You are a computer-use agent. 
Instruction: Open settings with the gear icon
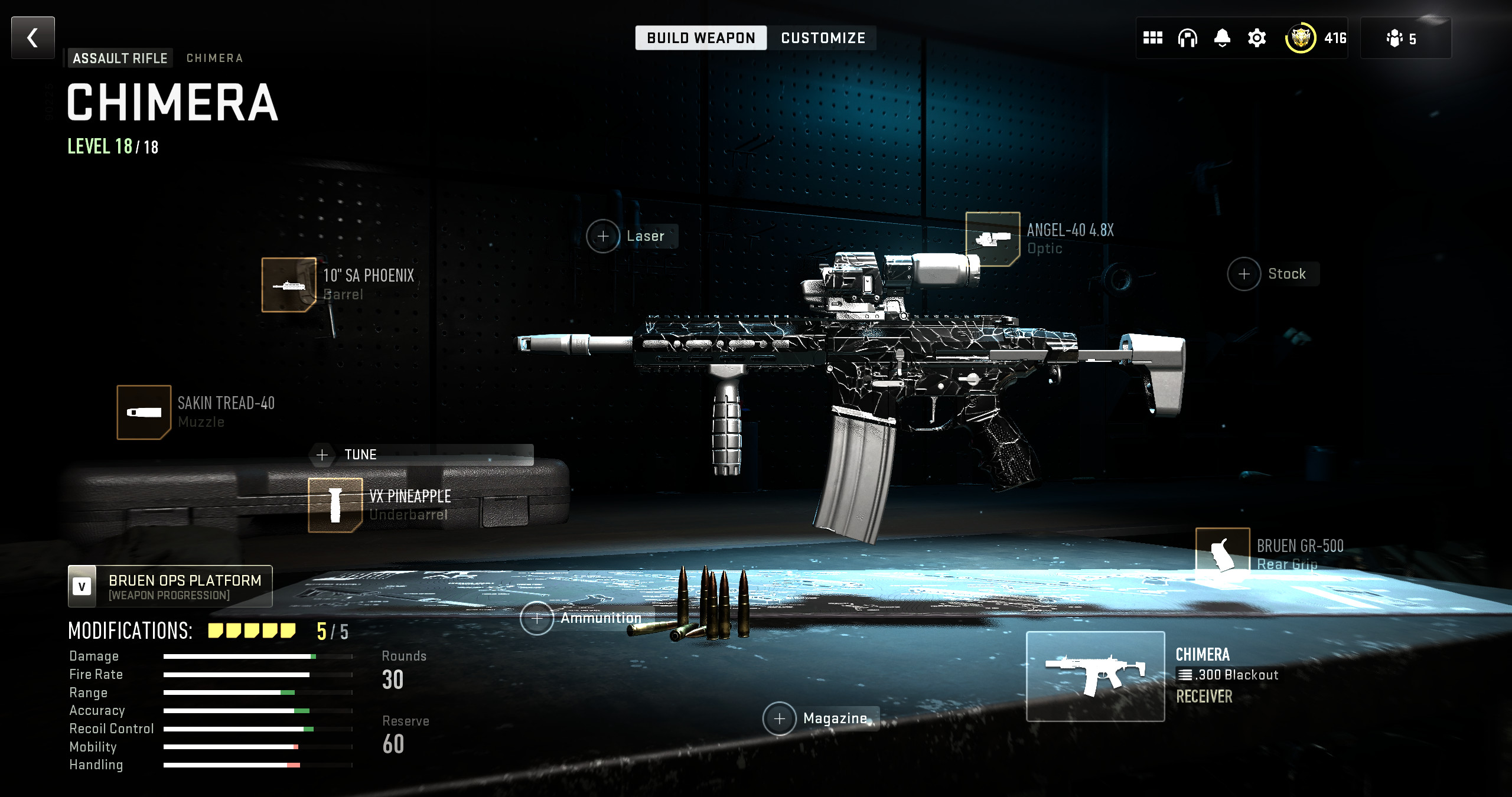point(1257,38)
